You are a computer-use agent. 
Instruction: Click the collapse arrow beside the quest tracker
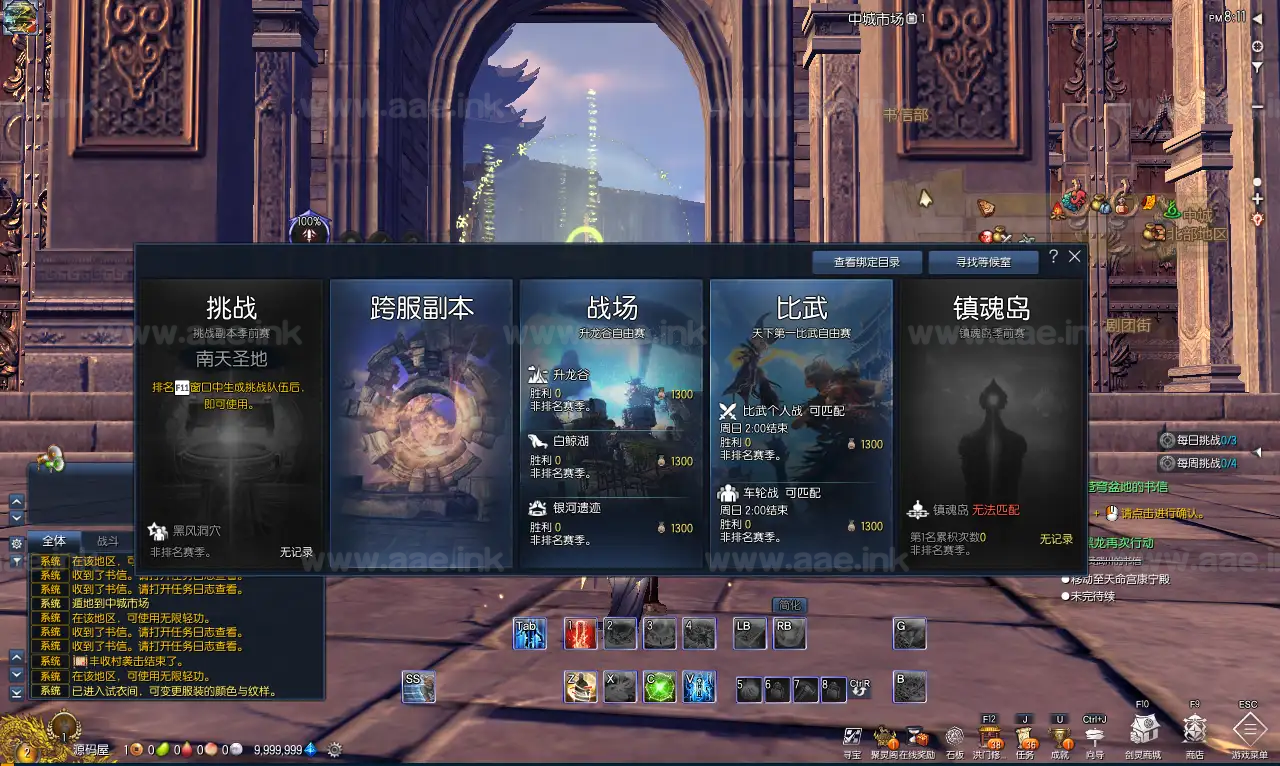coord(1257,452)
